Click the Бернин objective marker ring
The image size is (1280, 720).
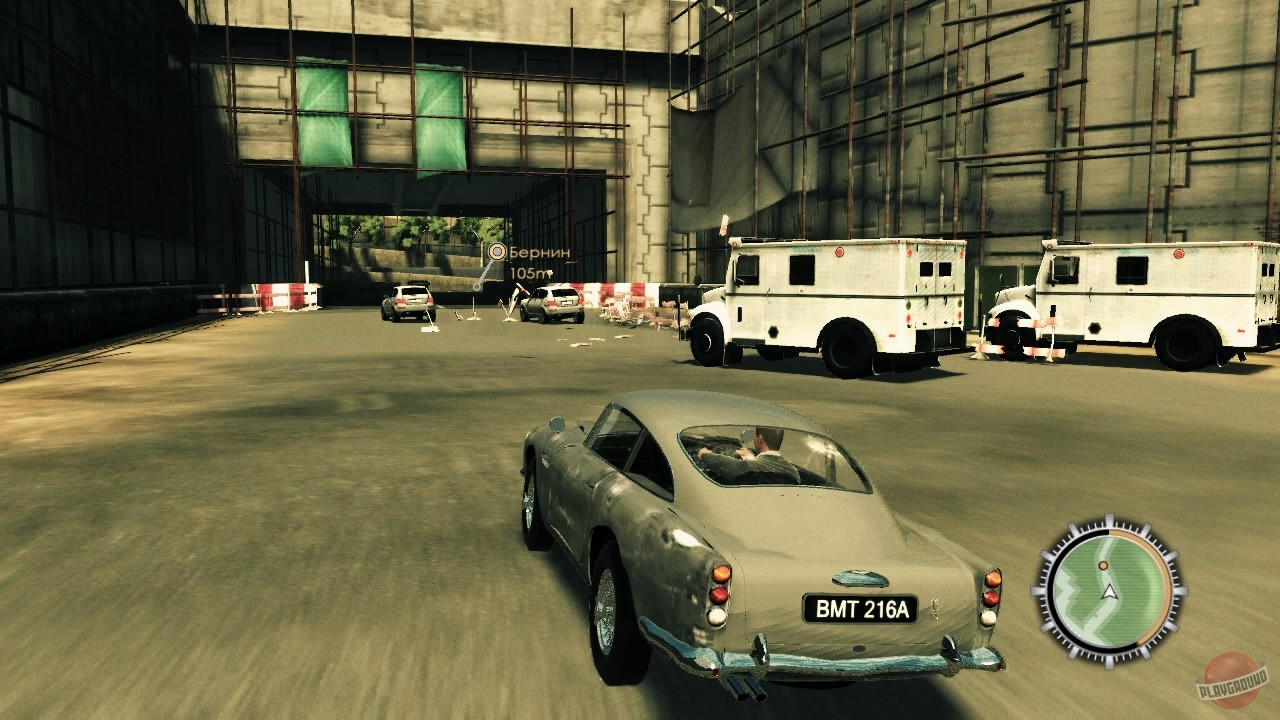(497, 251)
